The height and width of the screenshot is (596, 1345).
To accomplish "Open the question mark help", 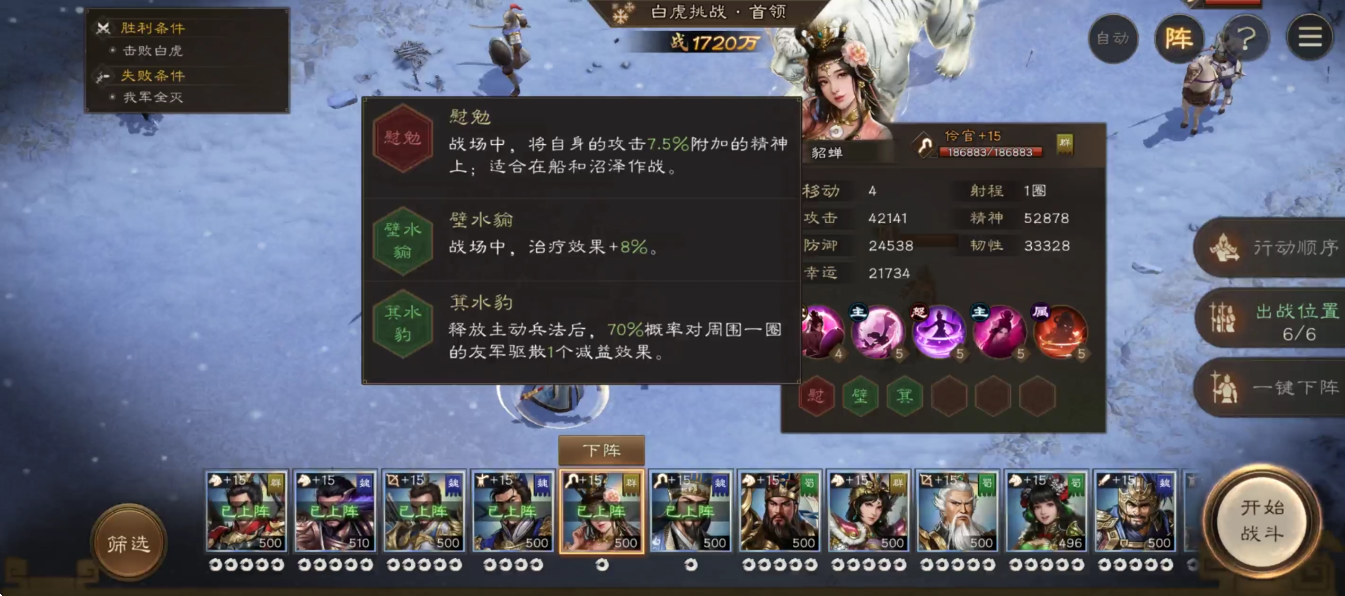I will coord(1245,39).
